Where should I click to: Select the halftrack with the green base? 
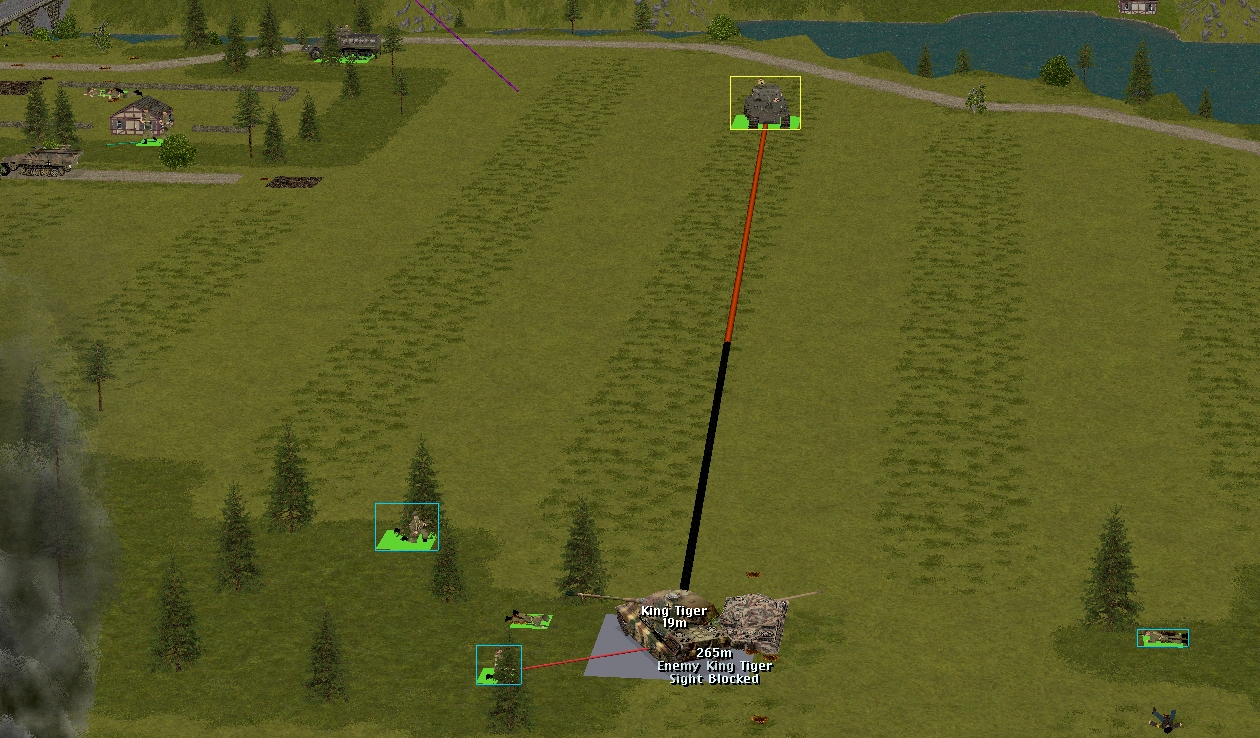click(x=347, y=47)
